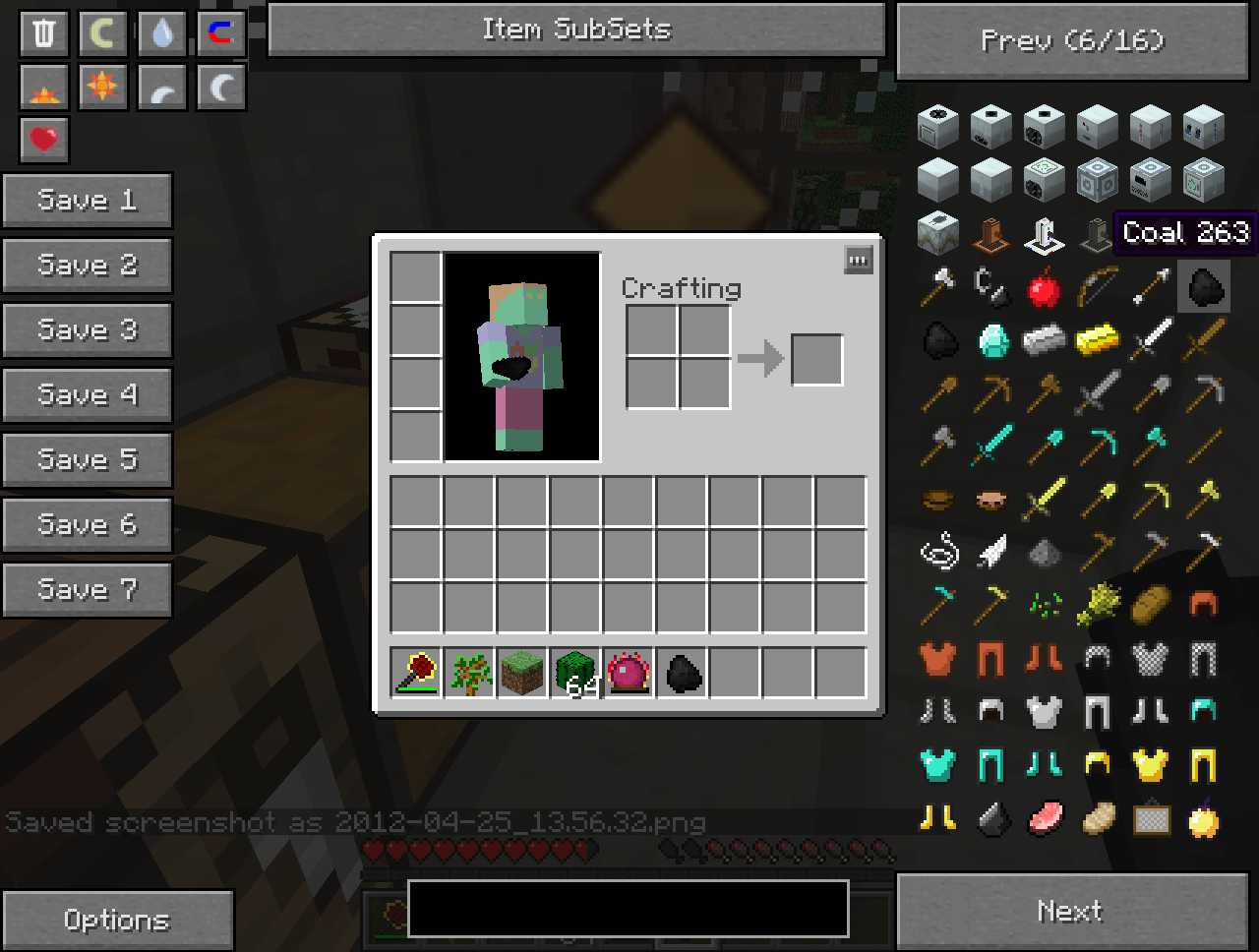Click the crafting output result slot

[816, 359]
